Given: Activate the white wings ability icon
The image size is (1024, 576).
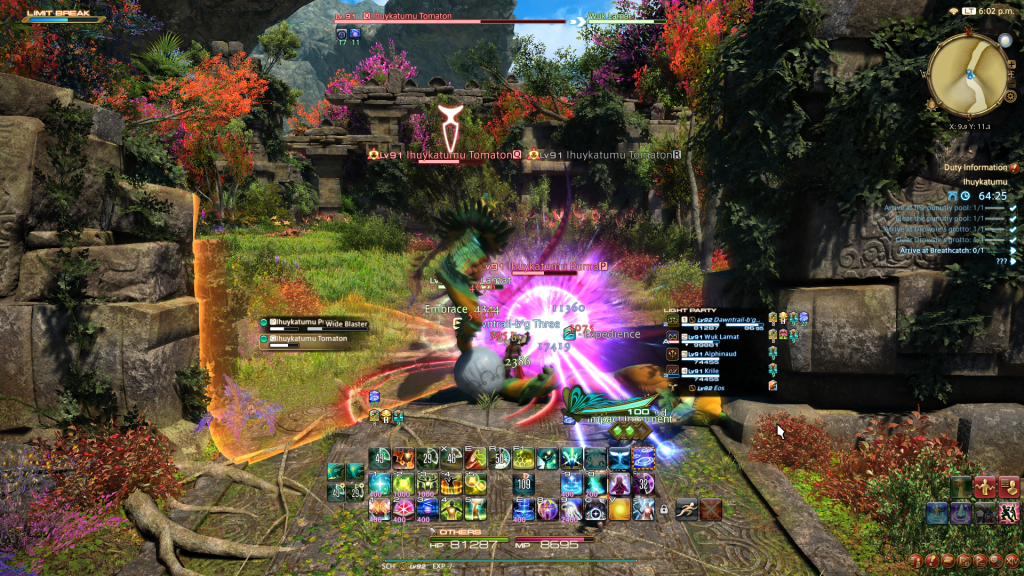Looking at the screenshot, I should tap(620, 458).
